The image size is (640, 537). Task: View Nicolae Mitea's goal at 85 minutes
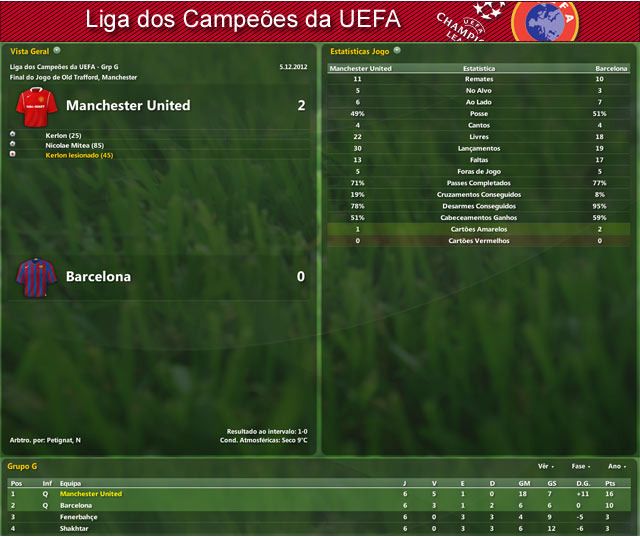[75, 145]
